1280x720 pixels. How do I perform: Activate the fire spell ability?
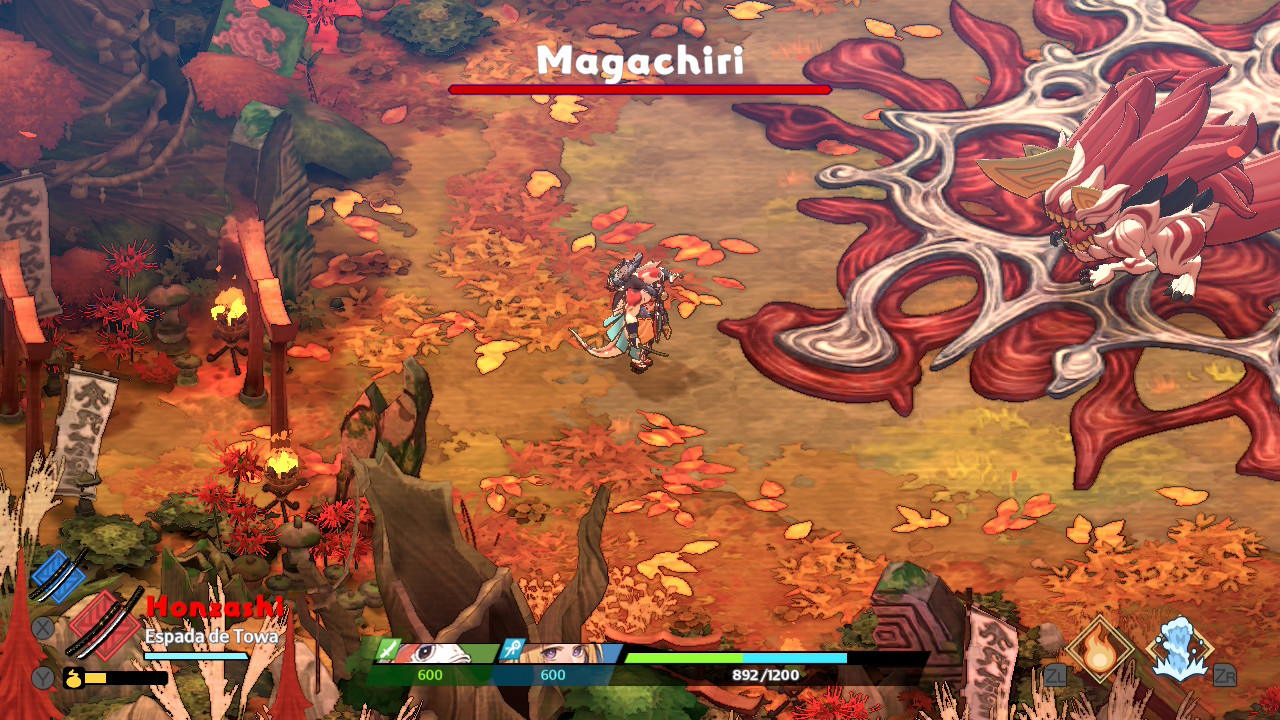click(x=1100, y=649)
